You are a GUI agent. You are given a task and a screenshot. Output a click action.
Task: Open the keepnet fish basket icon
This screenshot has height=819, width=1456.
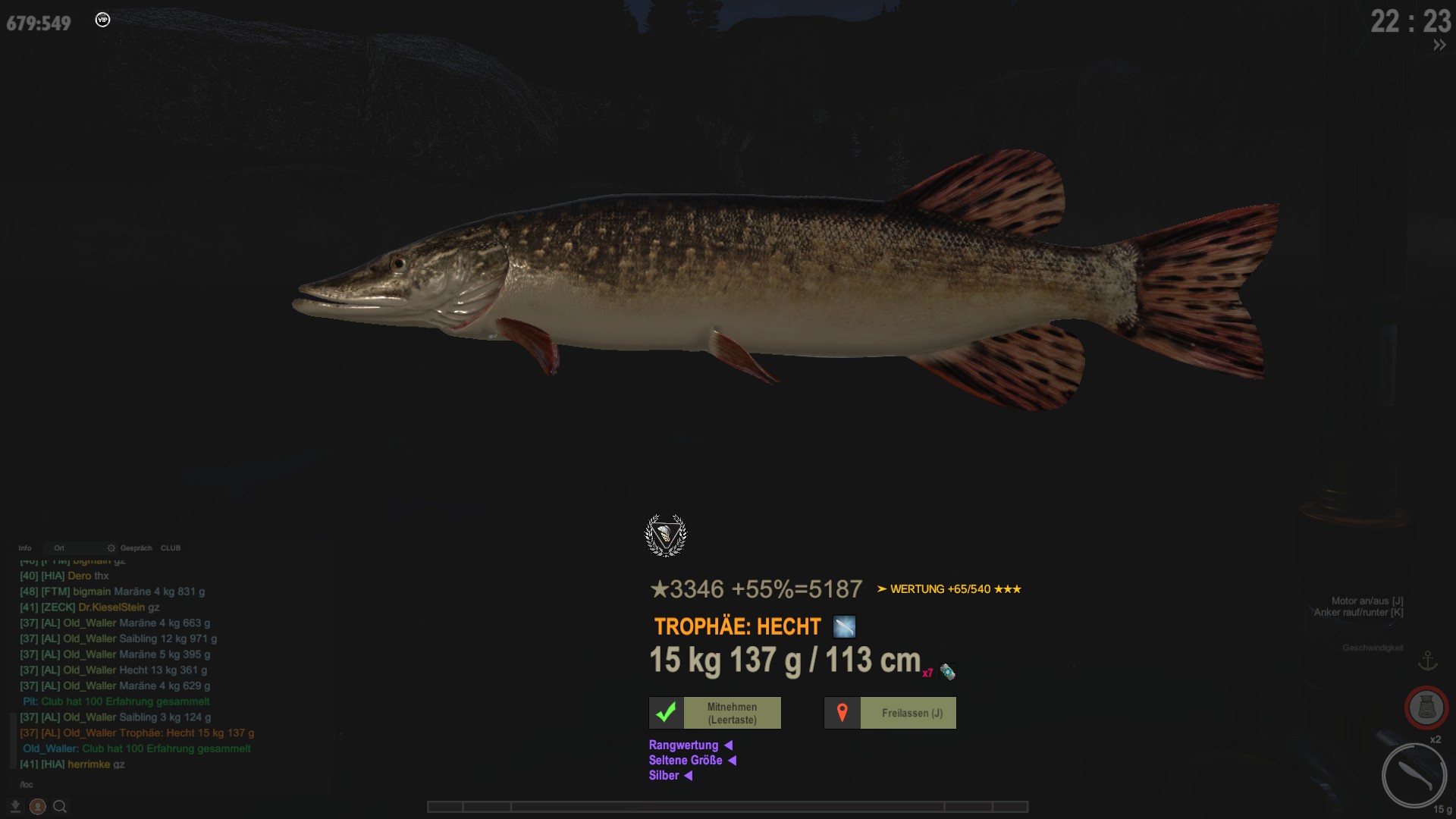click(1426, 708)
